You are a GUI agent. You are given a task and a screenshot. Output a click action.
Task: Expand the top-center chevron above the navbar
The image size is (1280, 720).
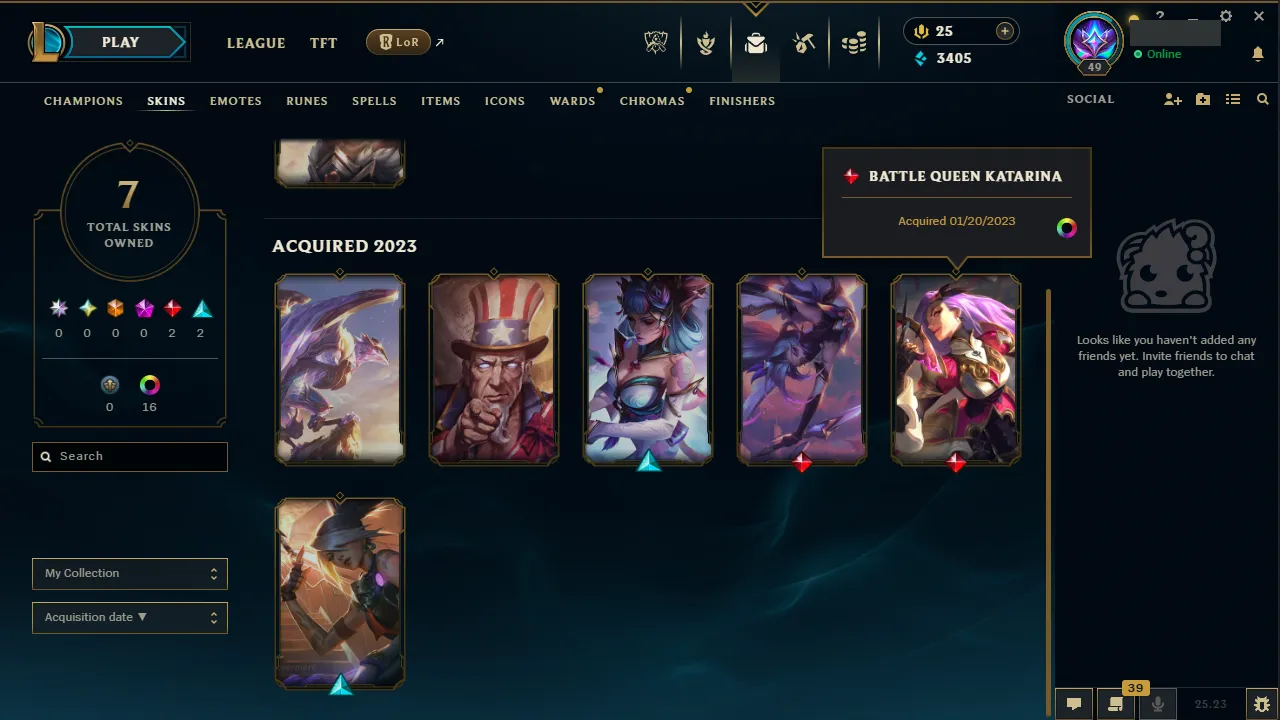756,8
